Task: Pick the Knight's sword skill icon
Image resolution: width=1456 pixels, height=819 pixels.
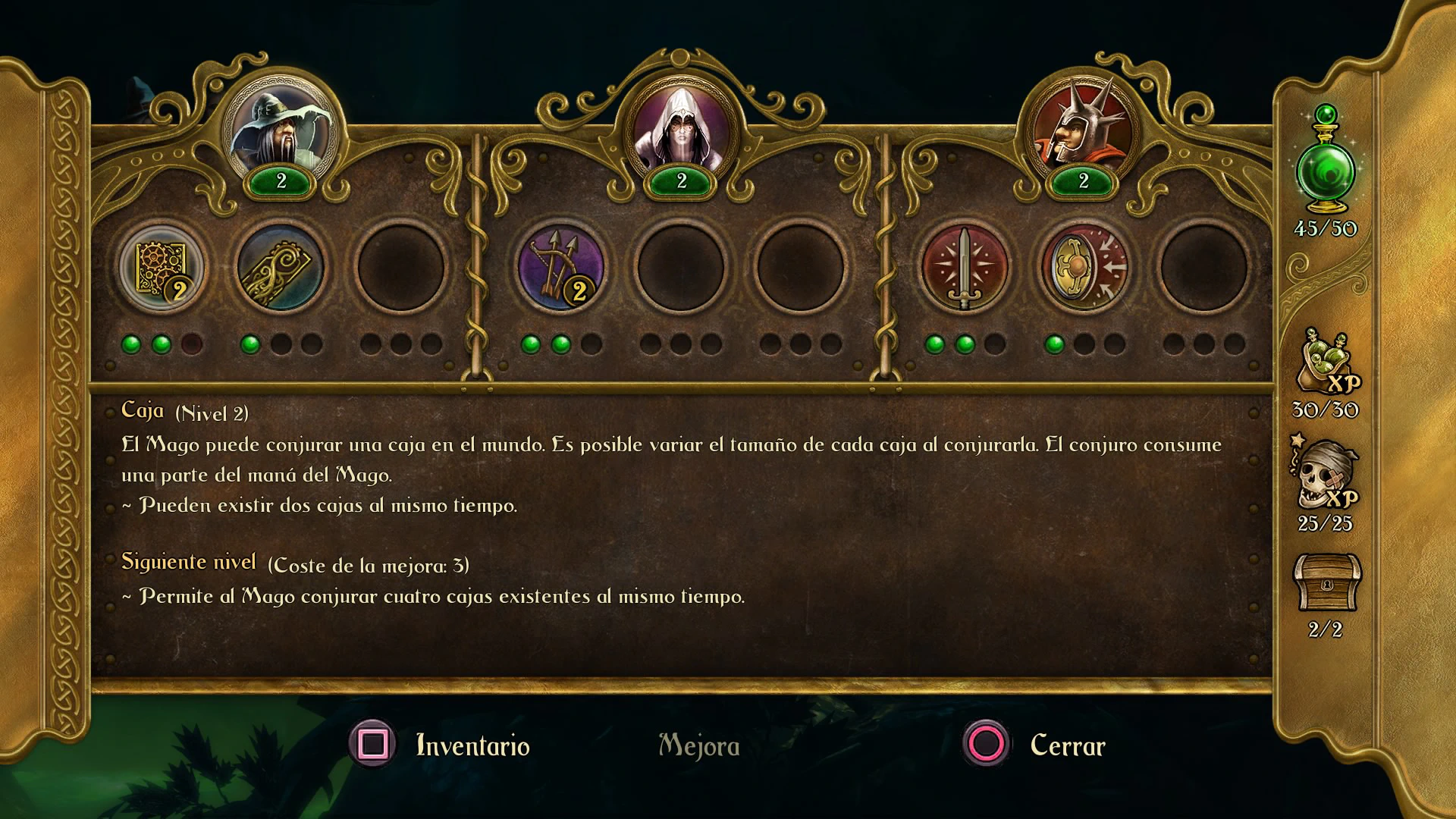Action: pos(965,268)
